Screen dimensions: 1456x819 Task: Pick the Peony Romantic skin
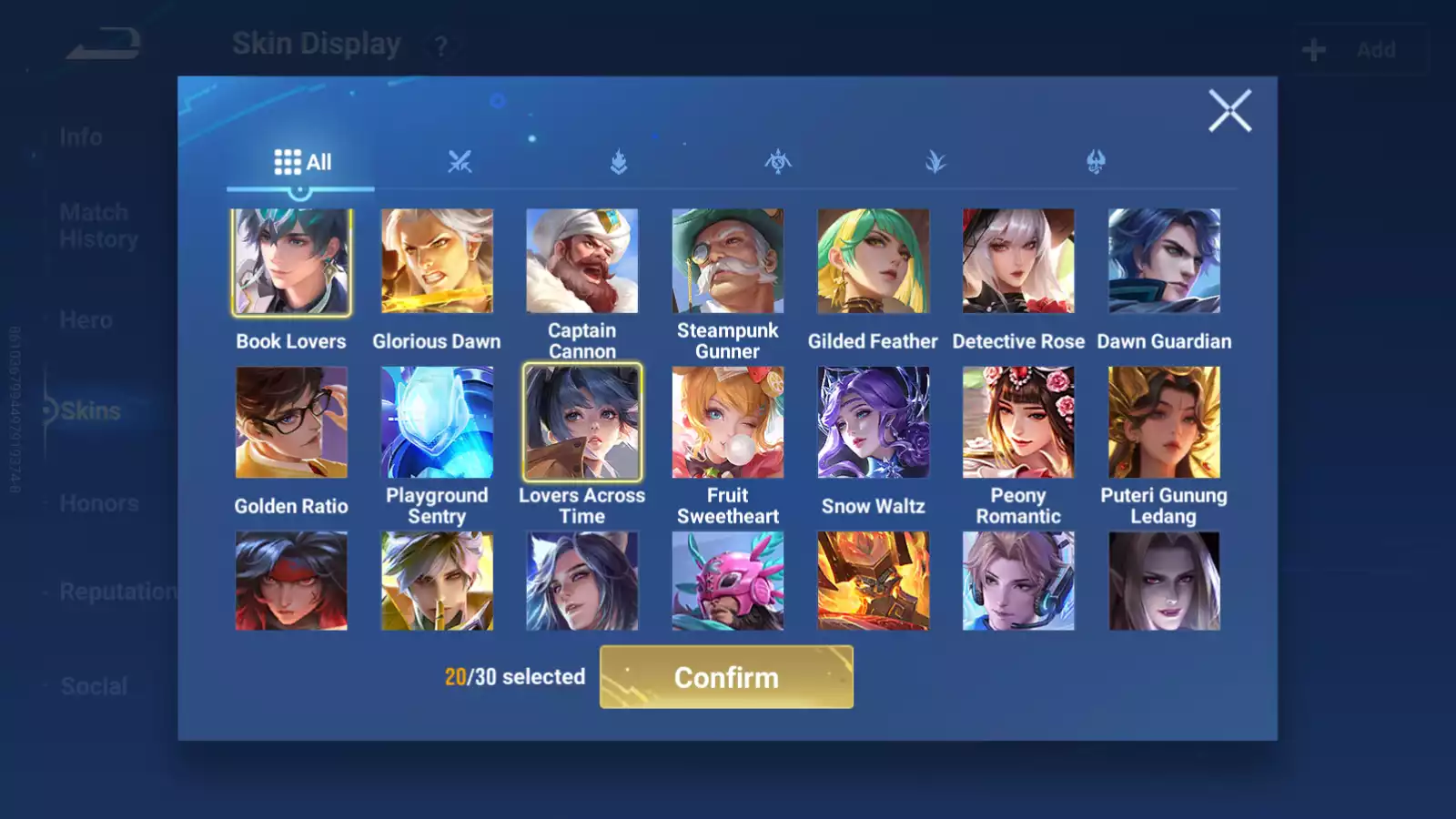click(1018, 422)
